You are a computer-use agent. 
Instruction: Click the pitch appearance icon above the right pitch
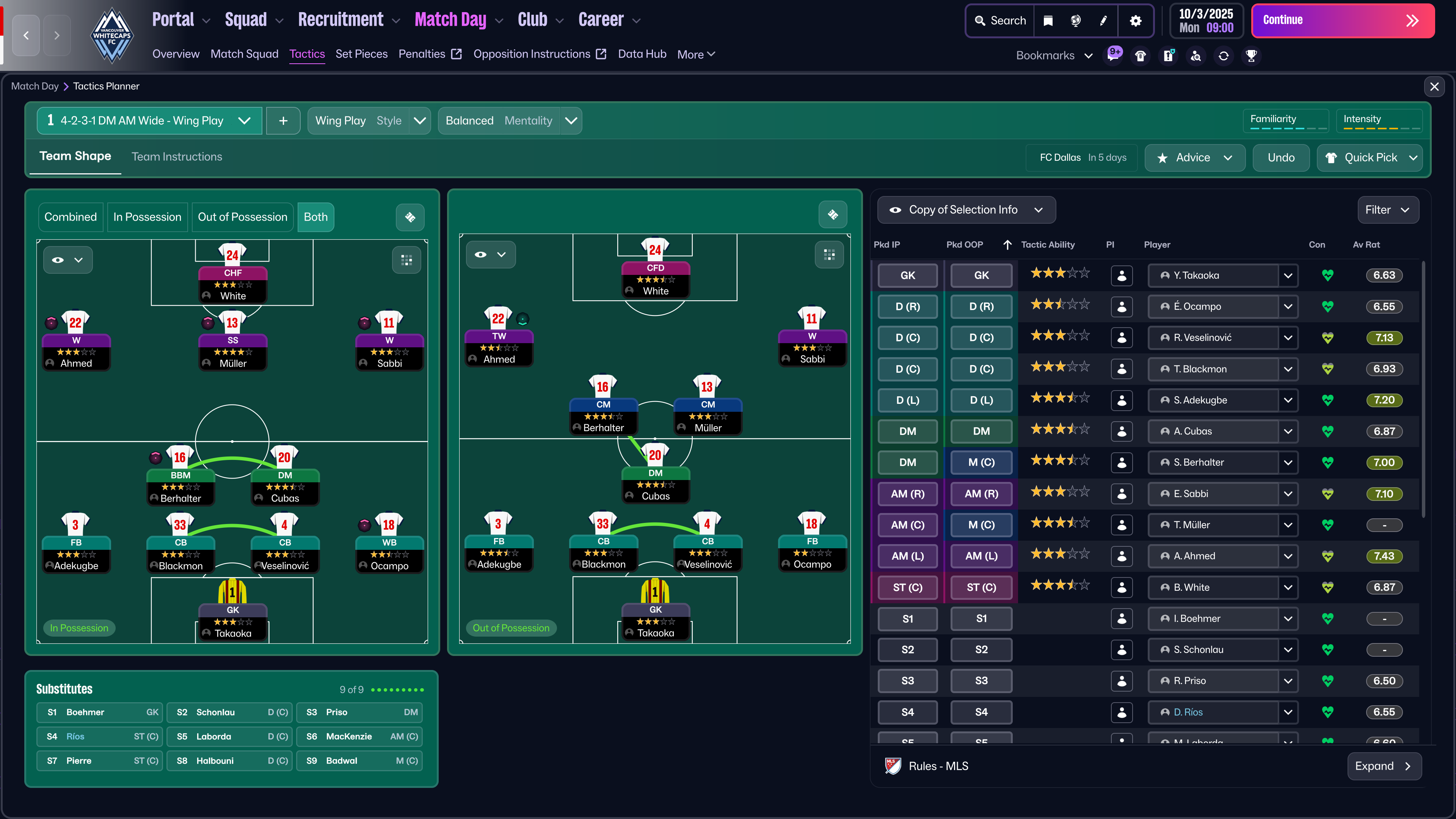(x=833, y=214)
